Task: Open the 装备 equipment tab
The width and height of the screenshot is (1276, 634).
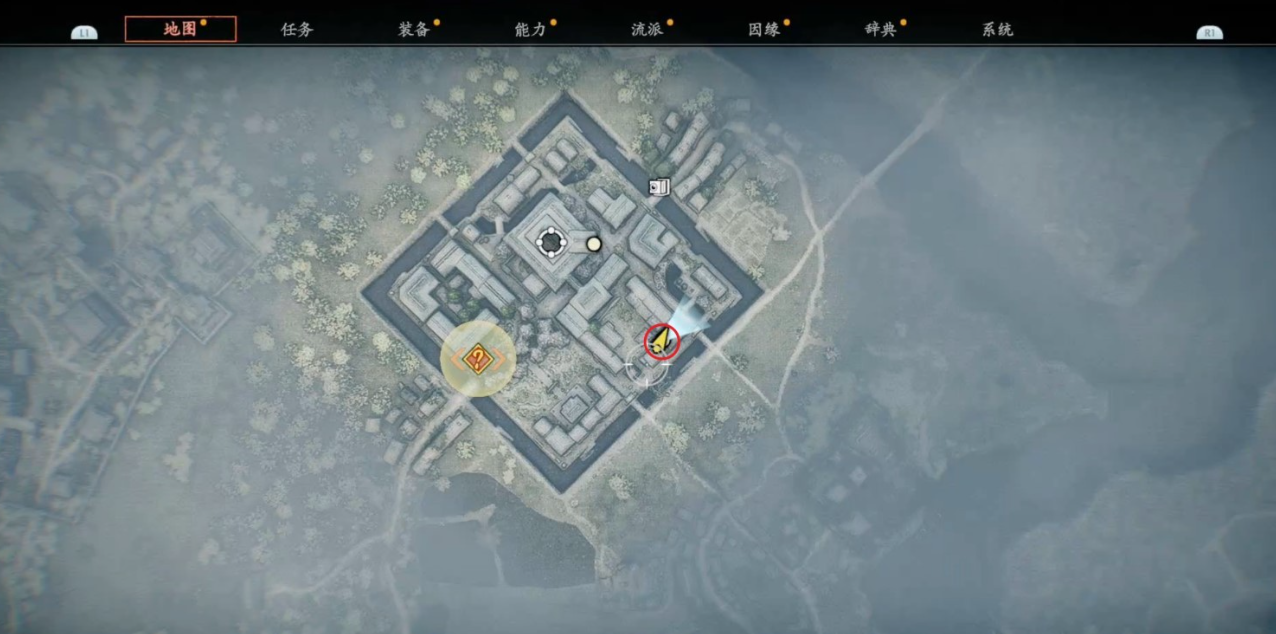Action: point(414,29)
